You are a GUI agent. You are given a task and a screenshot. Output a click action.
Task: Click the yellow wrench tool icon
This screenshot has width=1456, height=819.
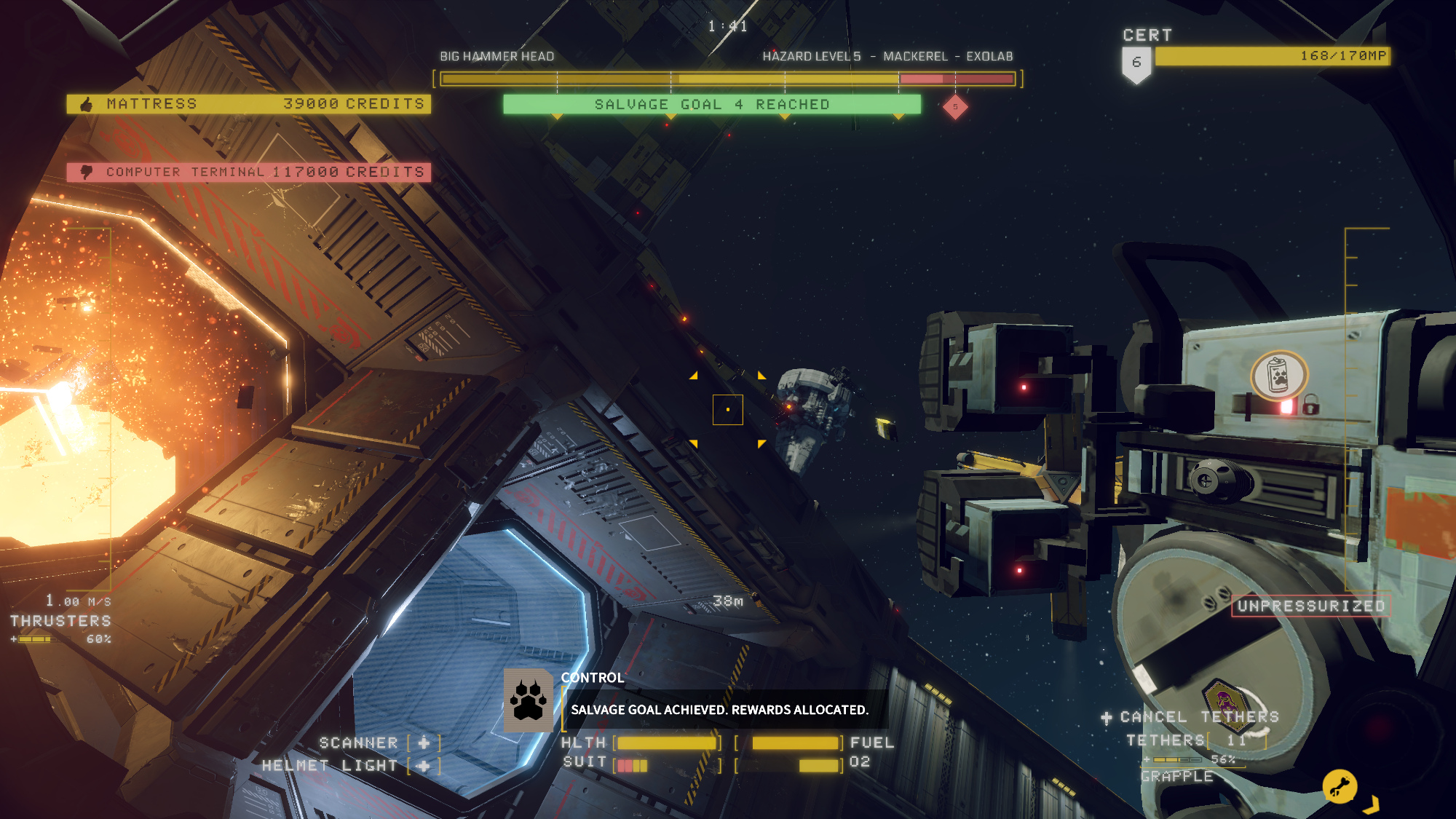coord(1340,786)
